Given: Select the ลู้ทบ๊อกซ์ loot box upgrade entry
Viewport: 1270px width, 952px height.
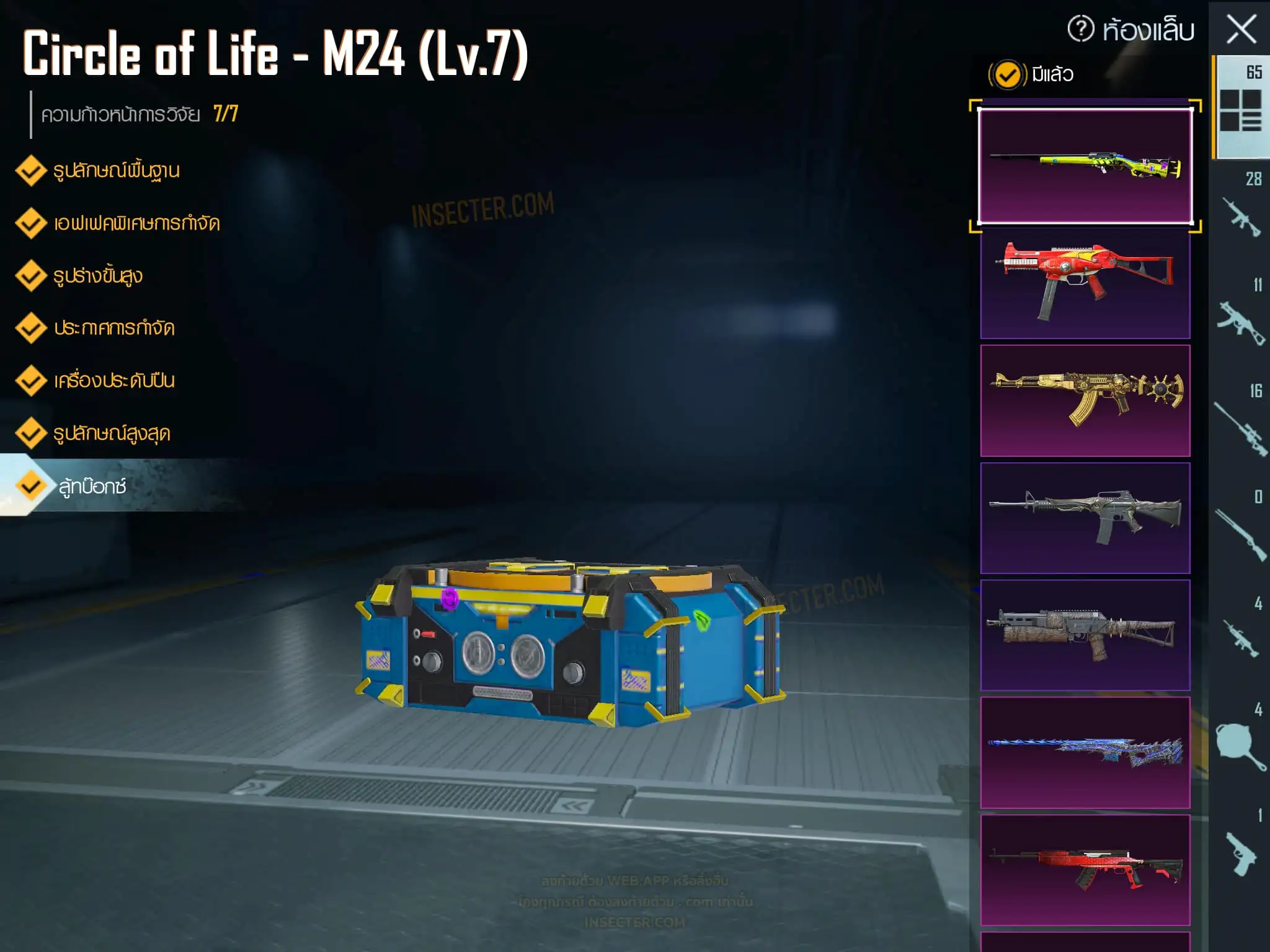Looking at the screenshot, I should [x=93, y=487].
